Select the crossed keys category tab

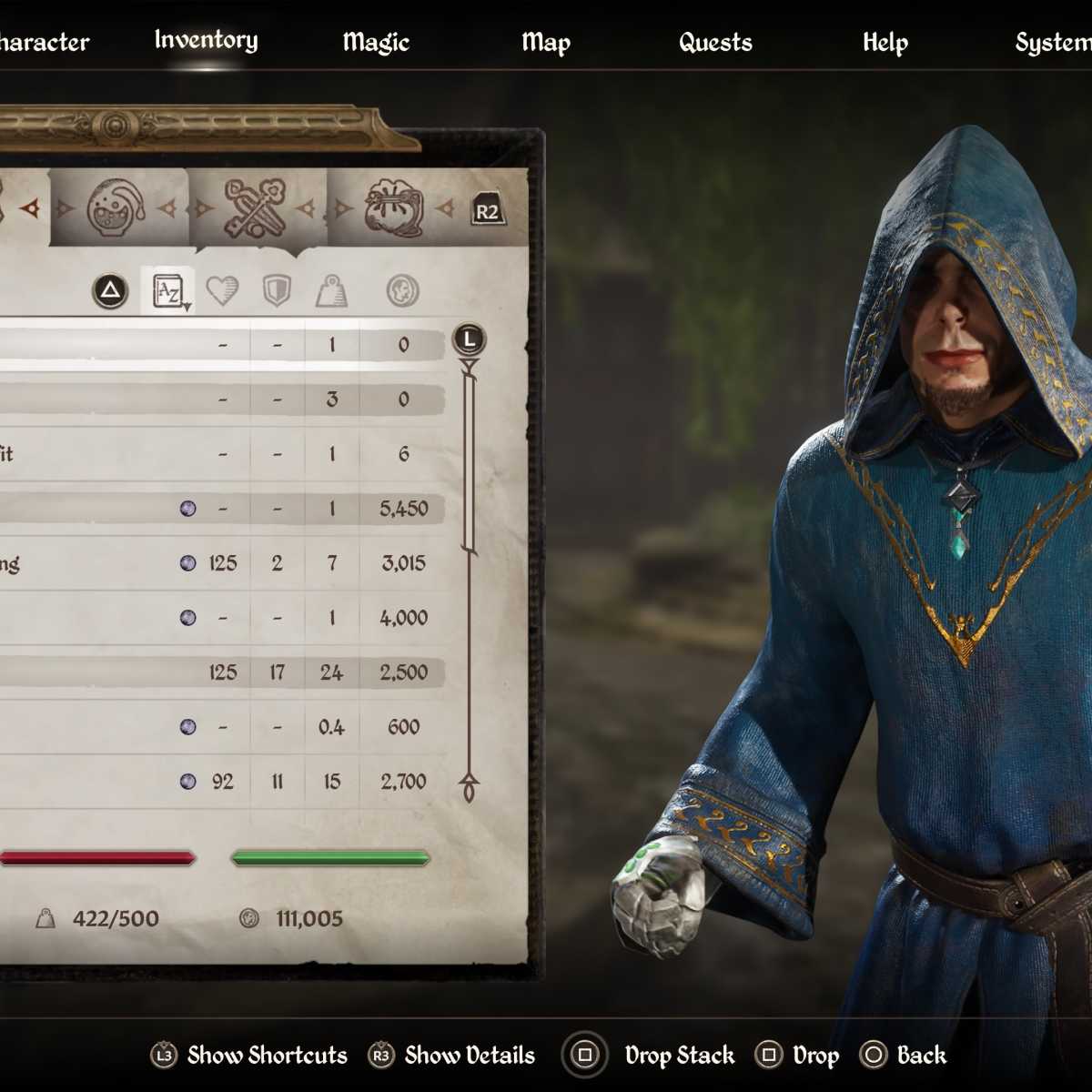click(256, 208)
